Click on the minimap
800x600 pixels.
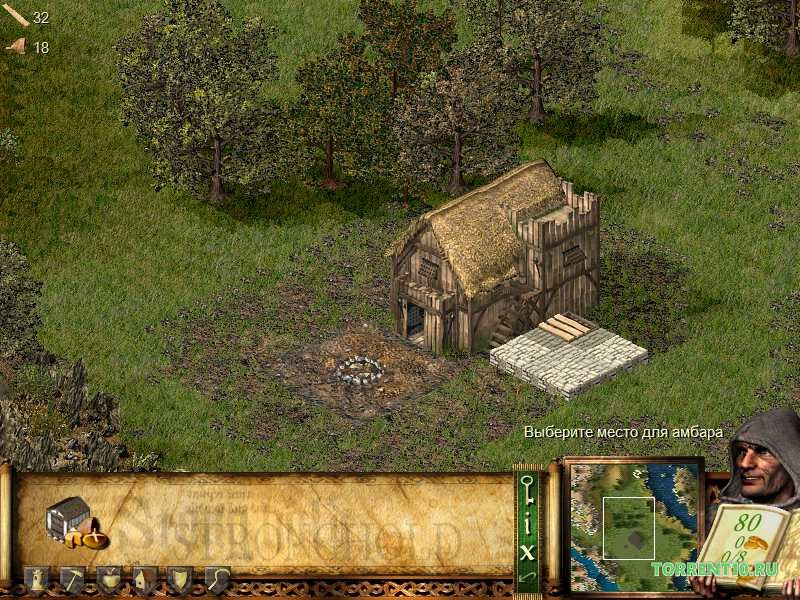(x=632, y=524)
